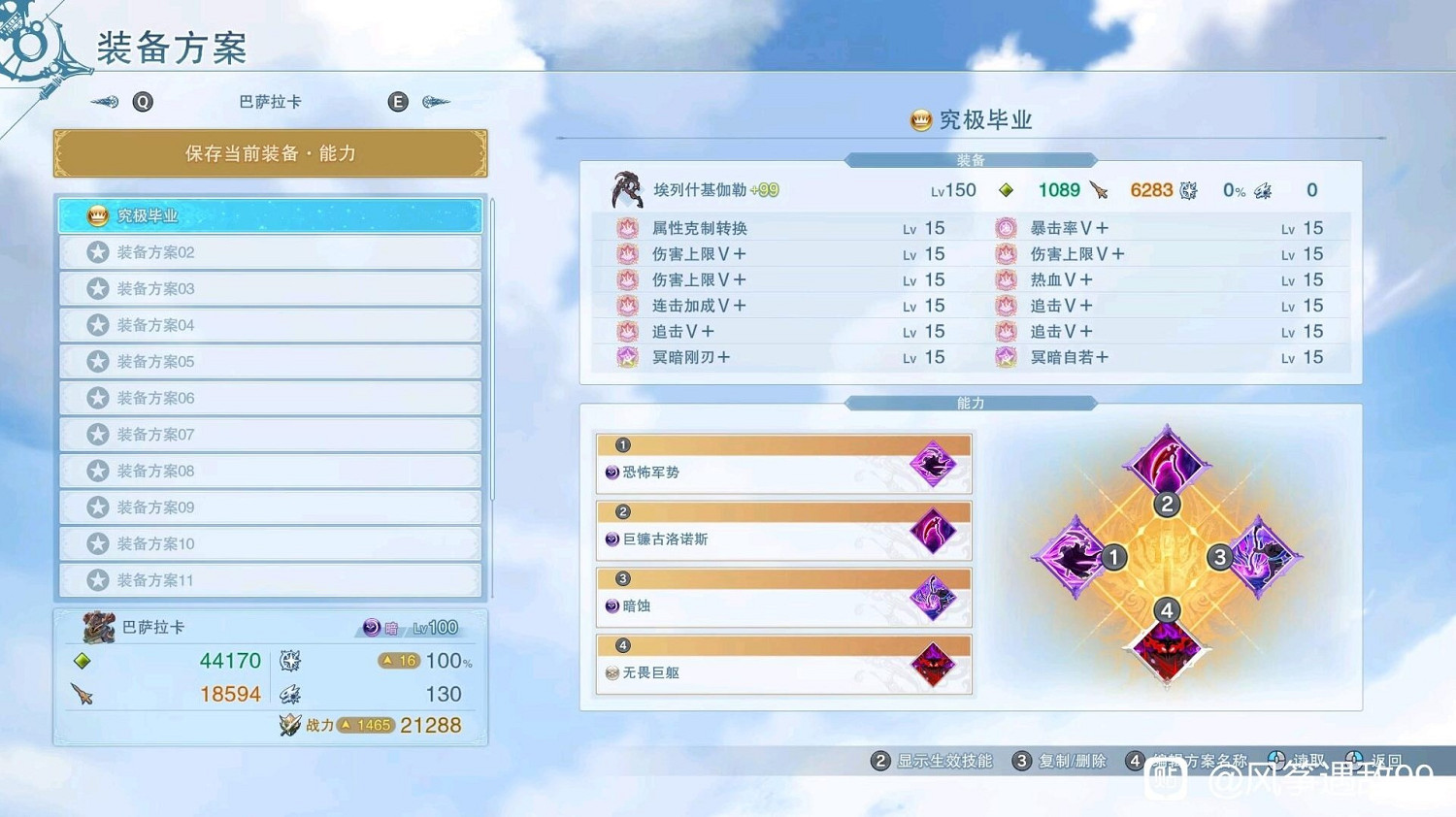The image size is (1456, 817).
Task: Click the 暴击率V＋ skill icon
Action: (1006, 227)
